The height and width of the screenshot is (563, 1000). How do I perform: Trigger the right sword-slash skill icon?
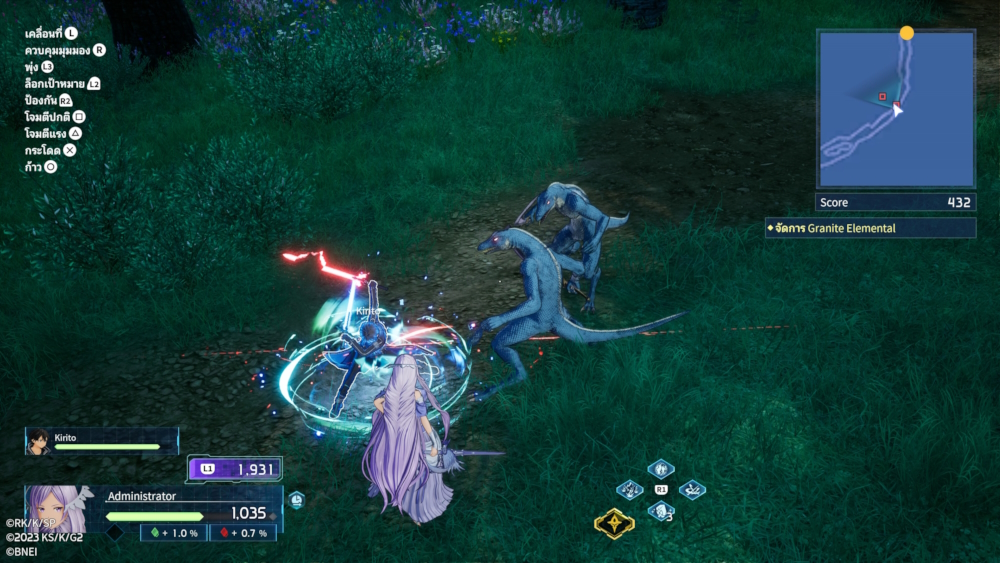[x=692, y=490]
